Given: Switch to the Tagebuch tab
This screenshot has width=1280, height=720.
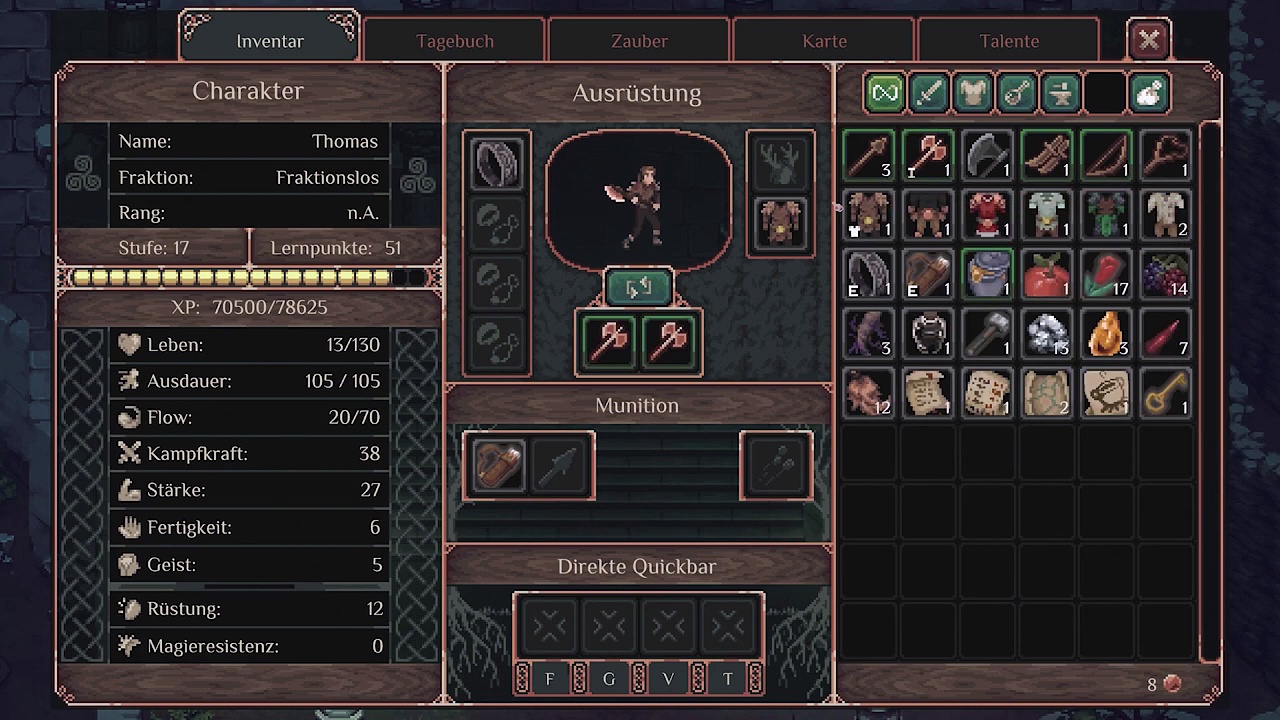Looking at the screenshot, I should [455, 41].
